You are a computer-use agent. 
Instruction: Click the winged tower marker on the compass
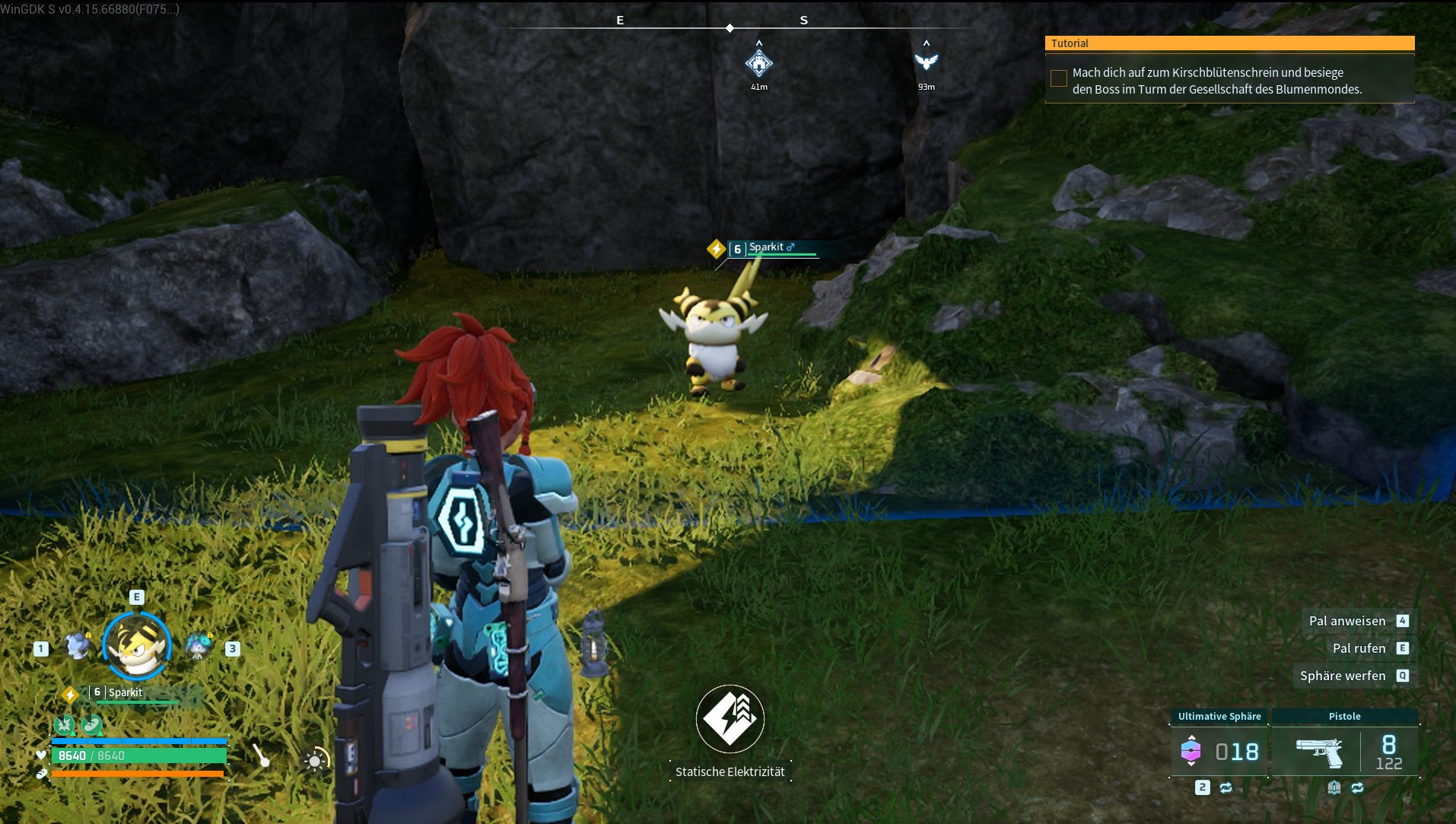926,61
